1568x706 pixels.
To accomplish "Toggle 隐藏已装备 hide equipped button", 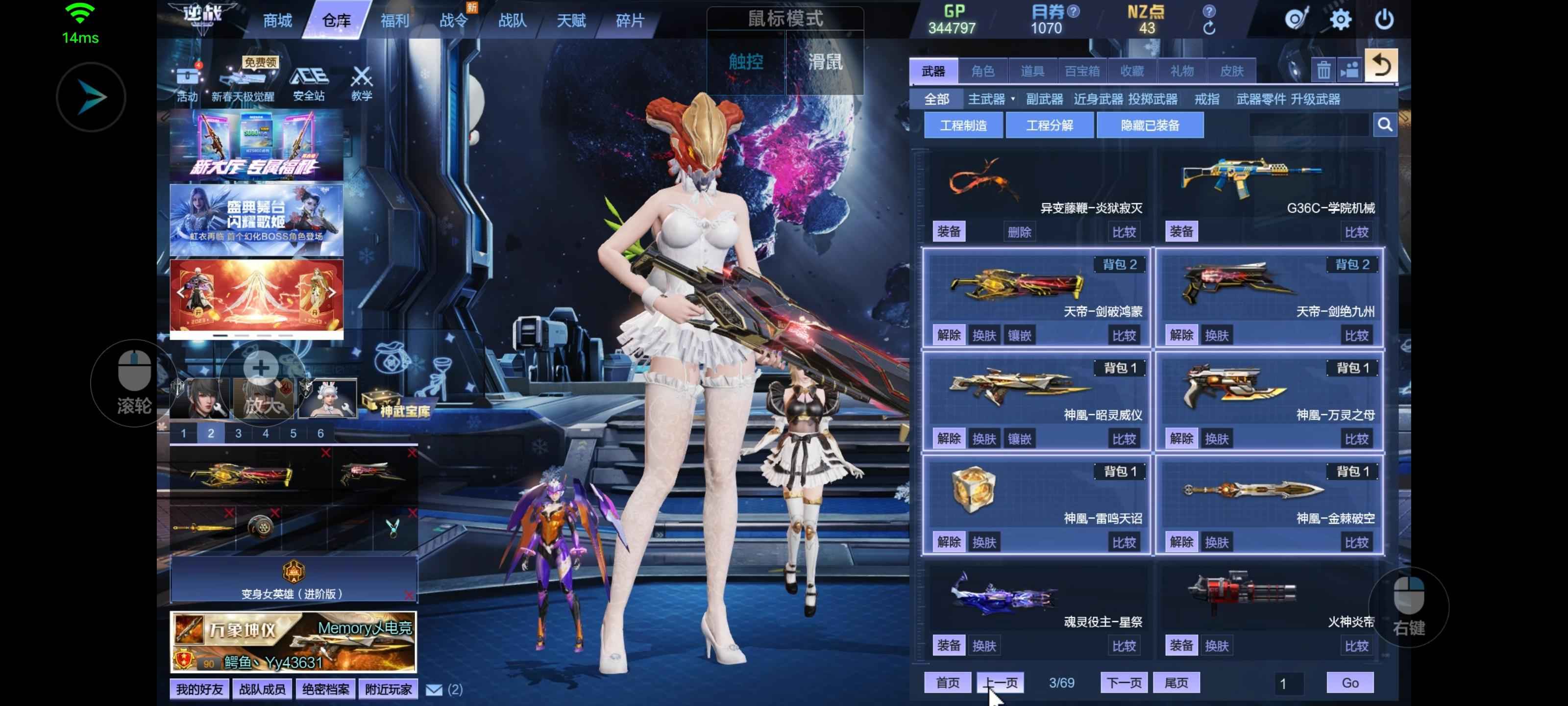I will pos(1149,126).
